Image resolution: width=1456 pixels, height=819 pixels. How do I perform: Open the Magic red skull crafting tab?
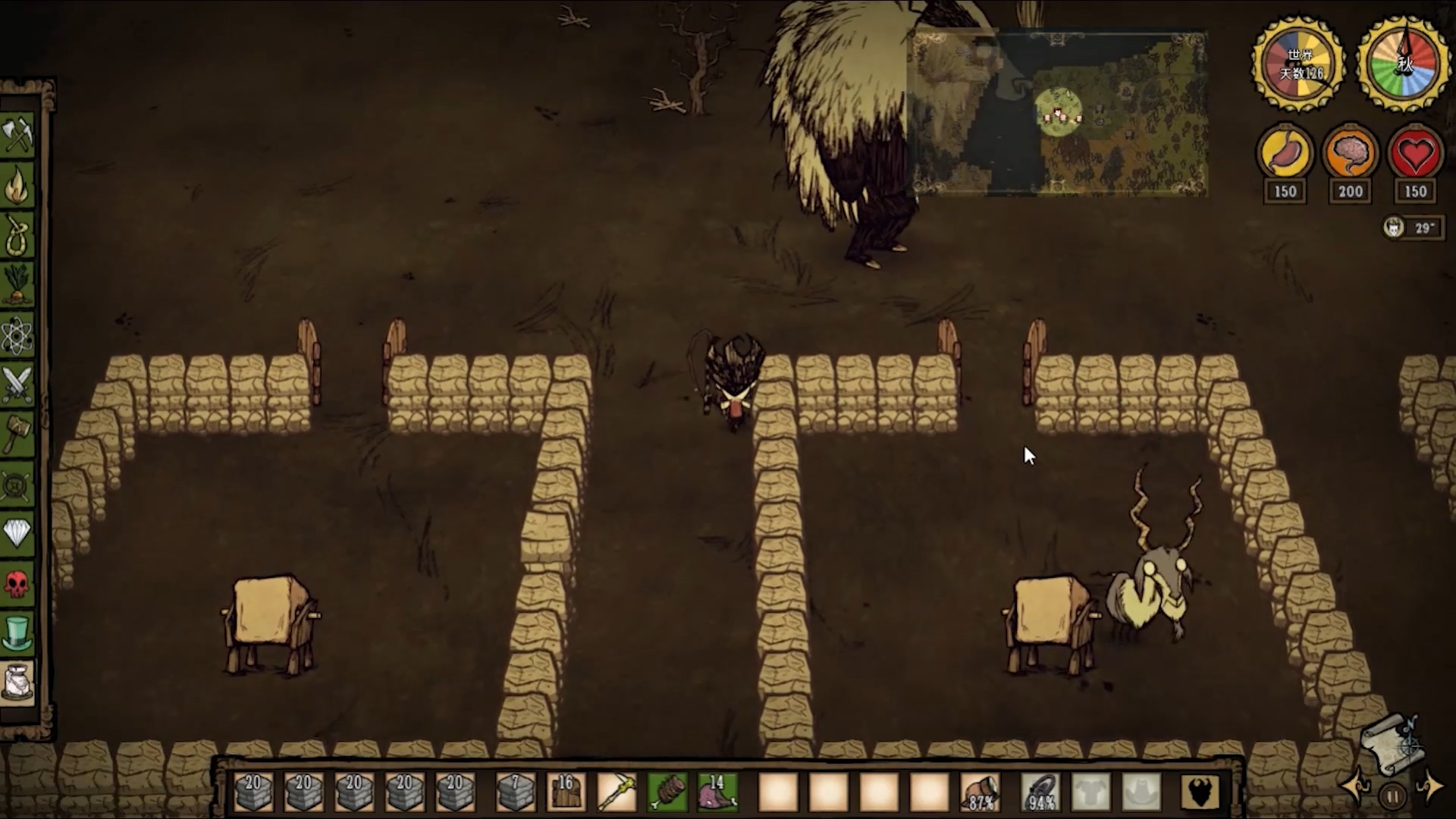pyautogui.click(x=17, y=583)
